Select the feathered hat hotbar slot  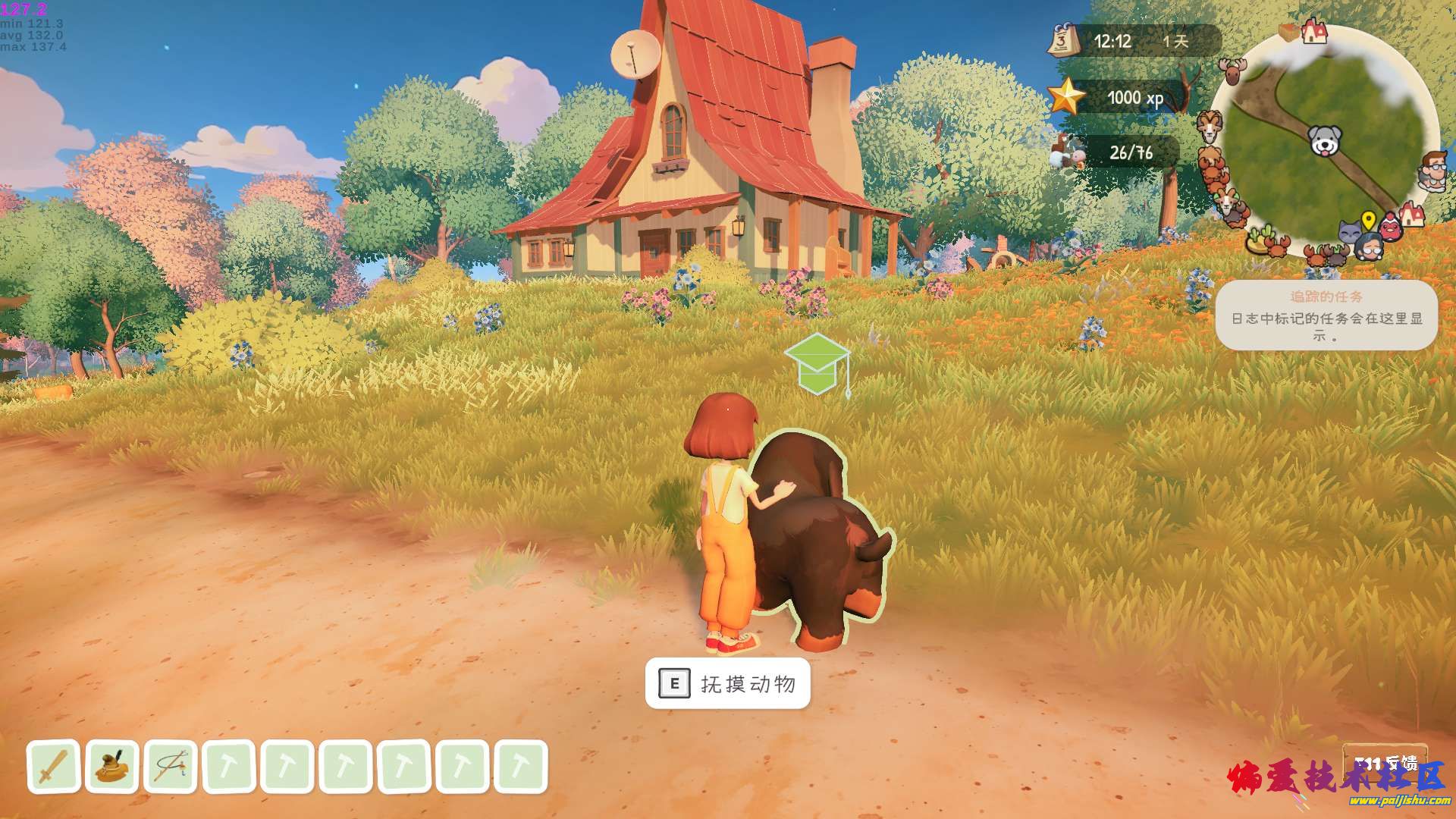coord(112,767)
